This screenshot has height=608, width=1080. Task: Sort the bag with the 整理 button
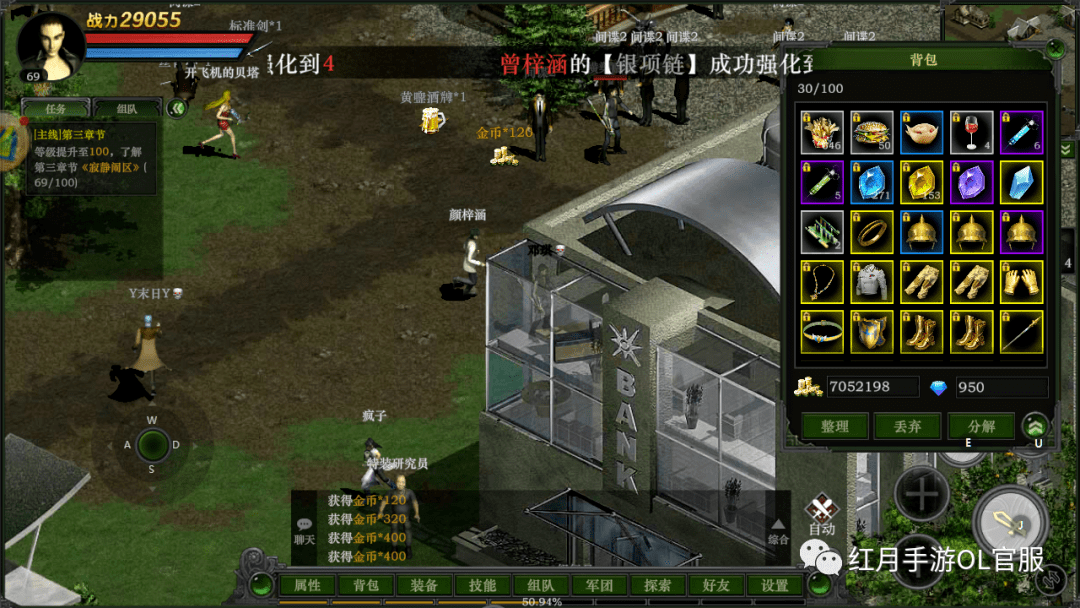(x=834, y=426)
